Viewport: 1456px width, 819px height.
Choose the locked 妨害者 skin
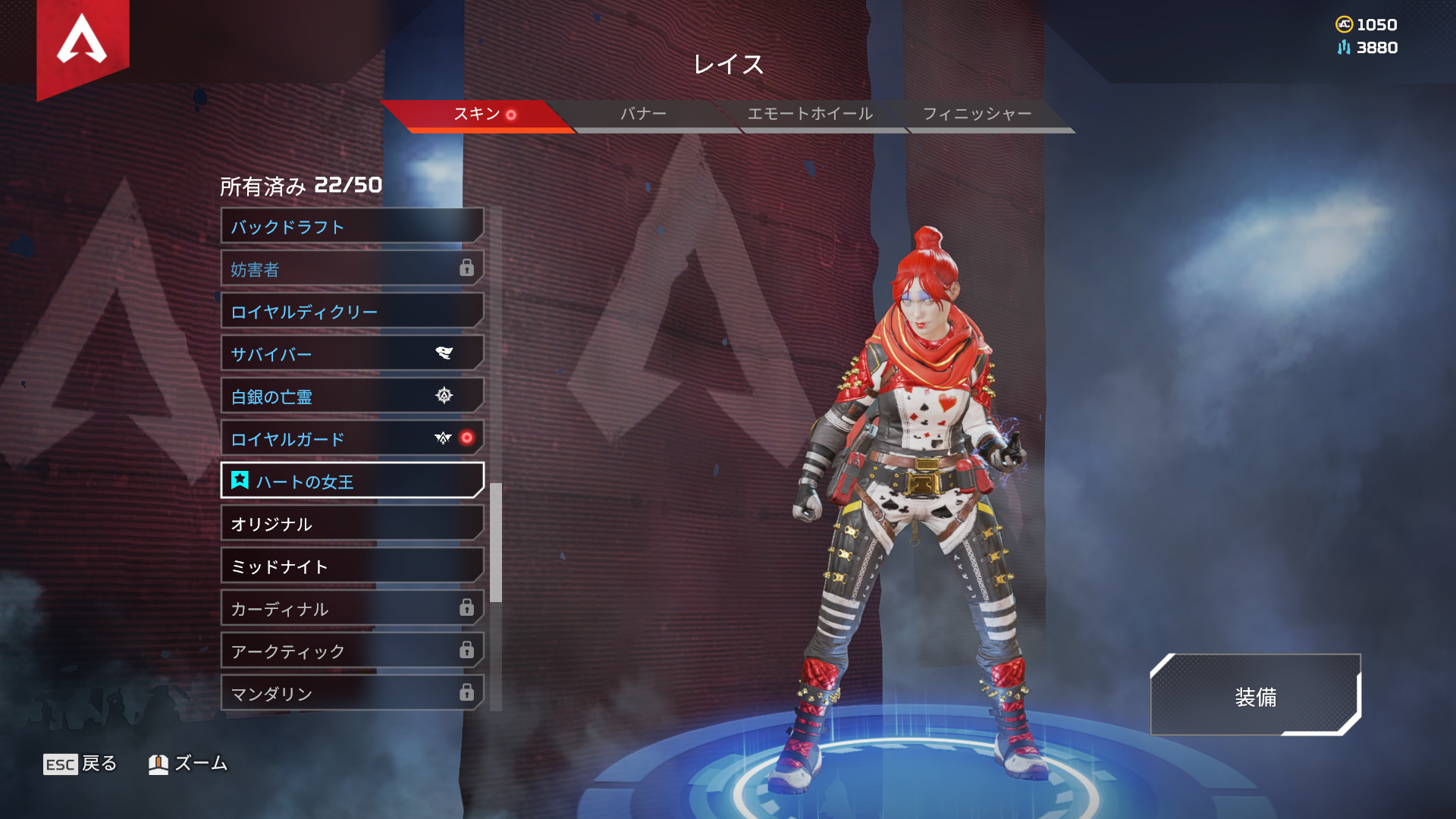coord(352,269)
